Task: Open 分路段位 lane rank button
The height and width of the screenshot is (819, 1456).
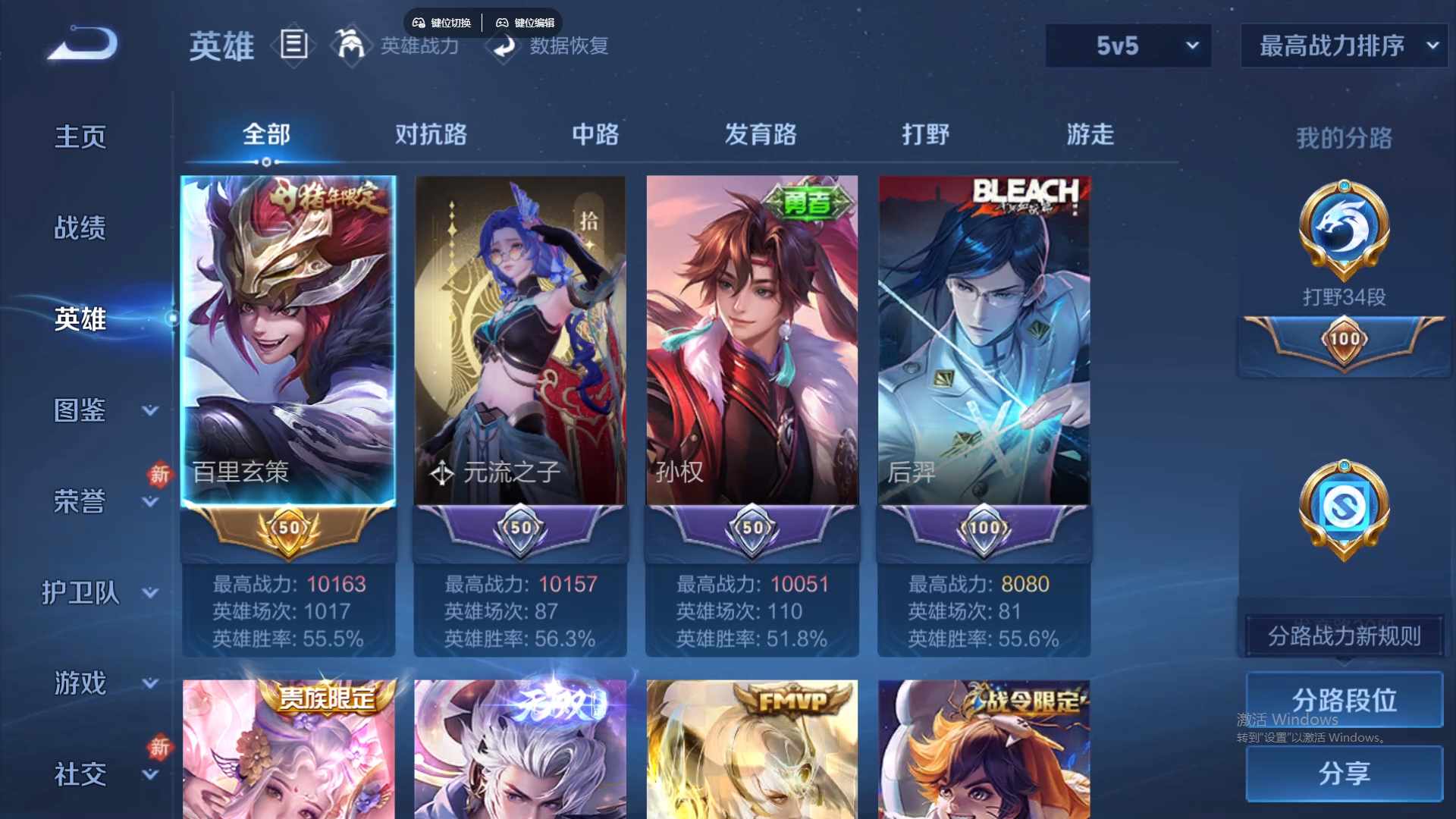Action: [1343, 700]
